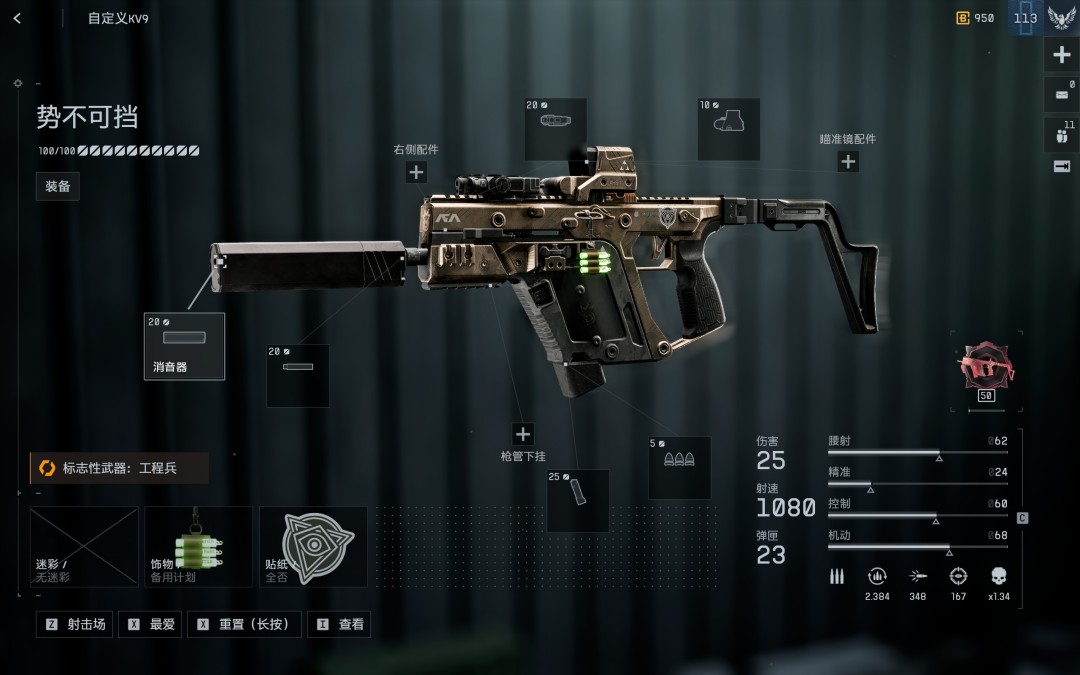Choose the 贴纸 sticker tile
Screen dimensions: 1080x675
coord(313,546)
